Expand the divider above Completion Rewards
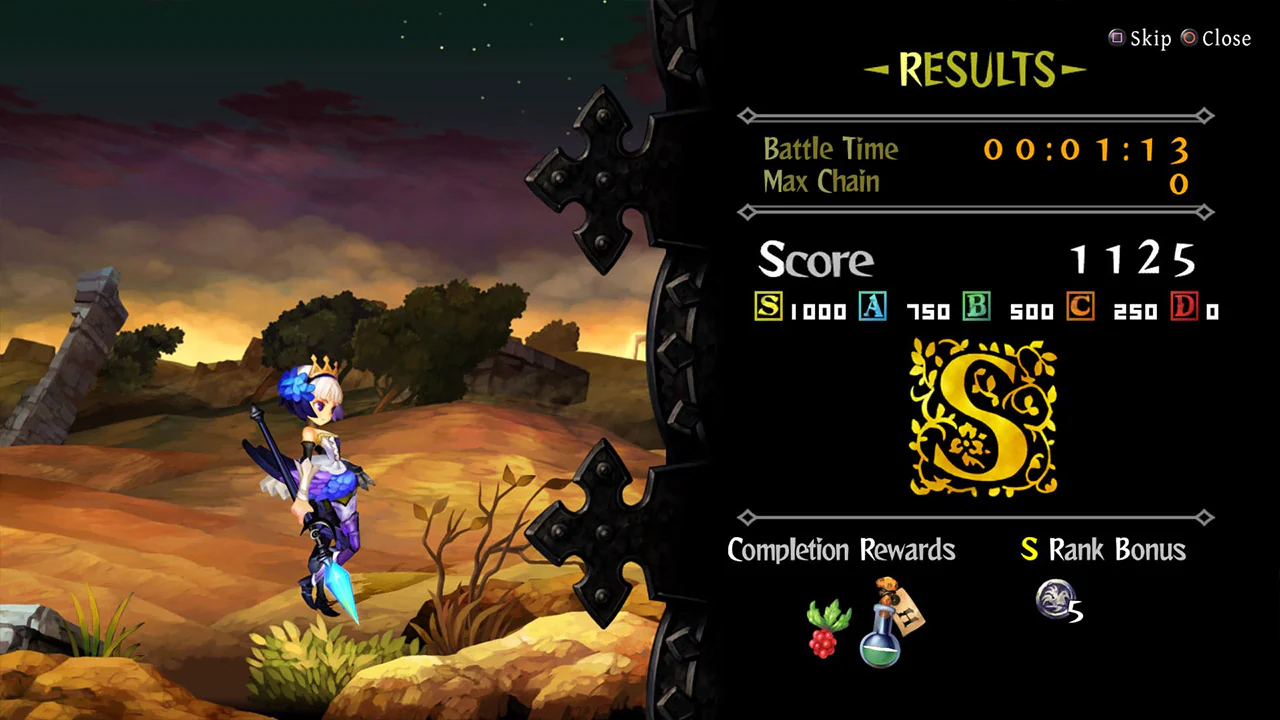 974,518
